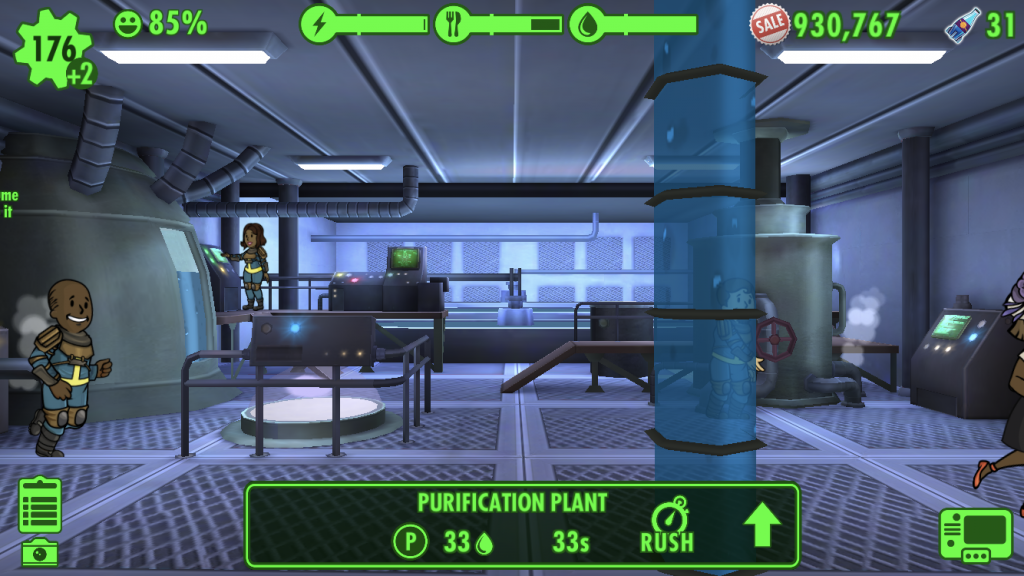Screen dimensions: 1024x576
Task: Open the objectives clipboard
Action: (x=40, y=504)
